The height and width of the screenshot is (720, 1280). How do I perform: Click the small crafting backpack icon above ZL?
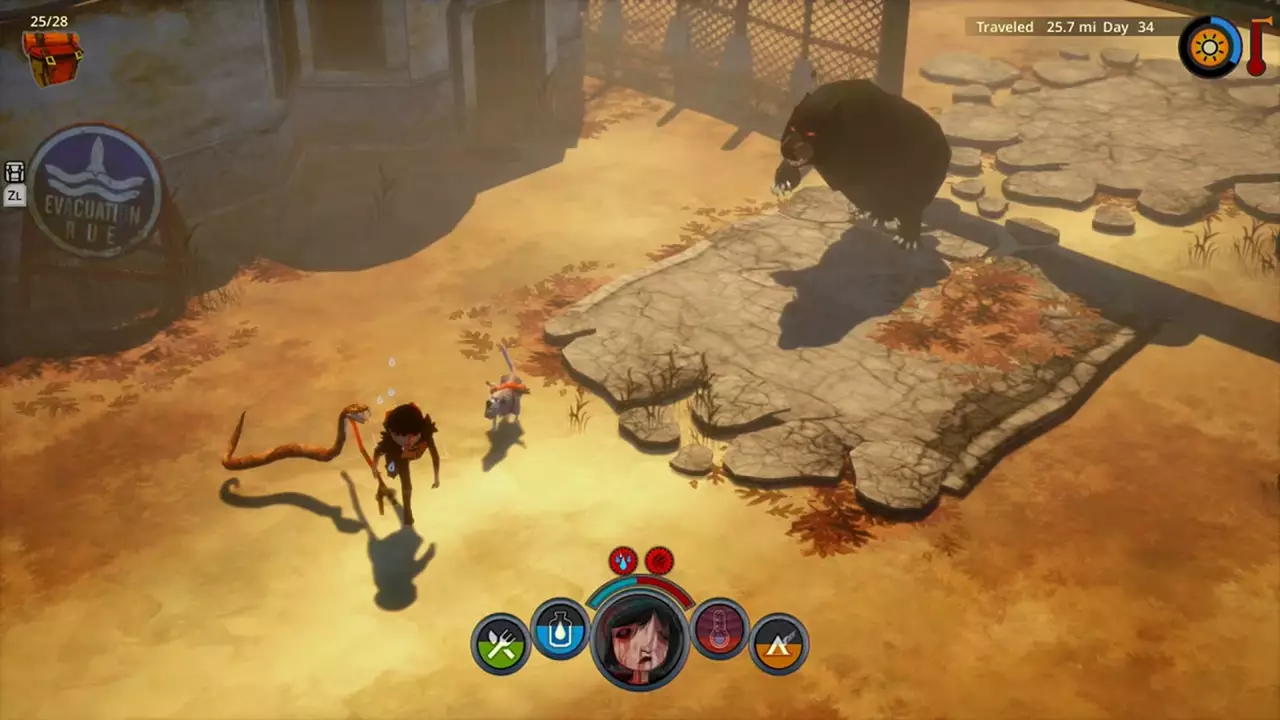point(14,172)
